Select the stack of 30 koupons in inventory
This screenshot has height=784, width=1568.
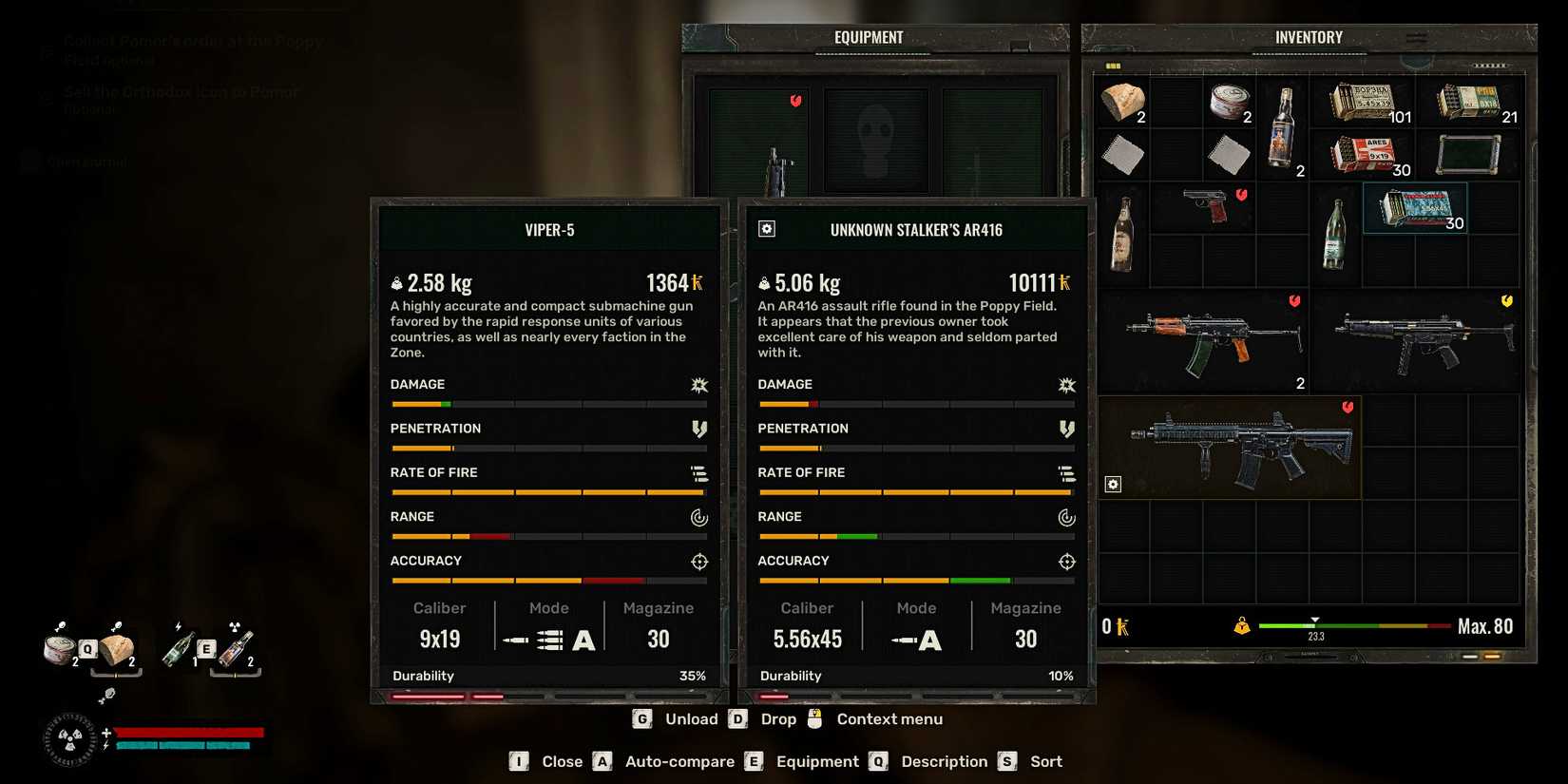pos(1416,209)
